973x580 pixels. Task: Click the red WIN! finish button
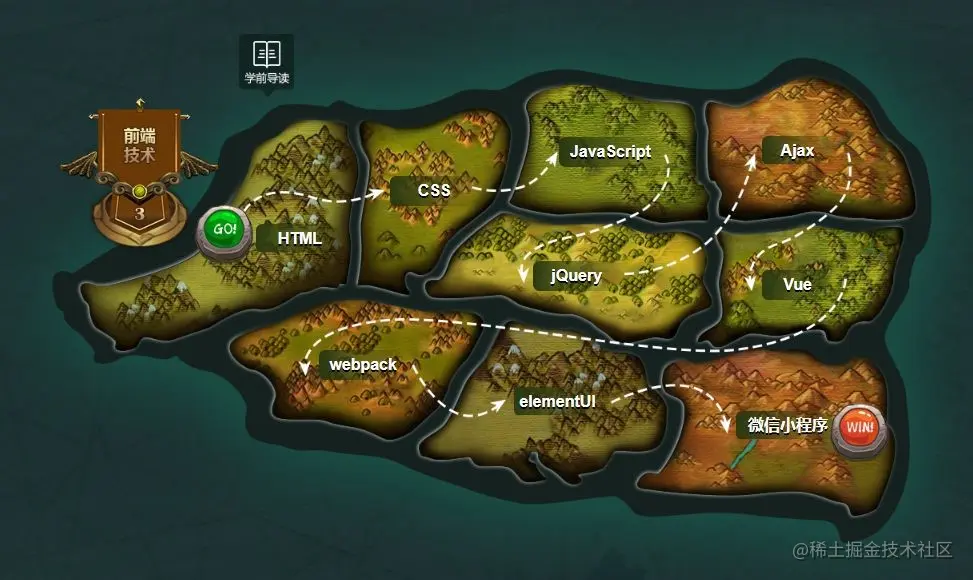pos(858,428)
